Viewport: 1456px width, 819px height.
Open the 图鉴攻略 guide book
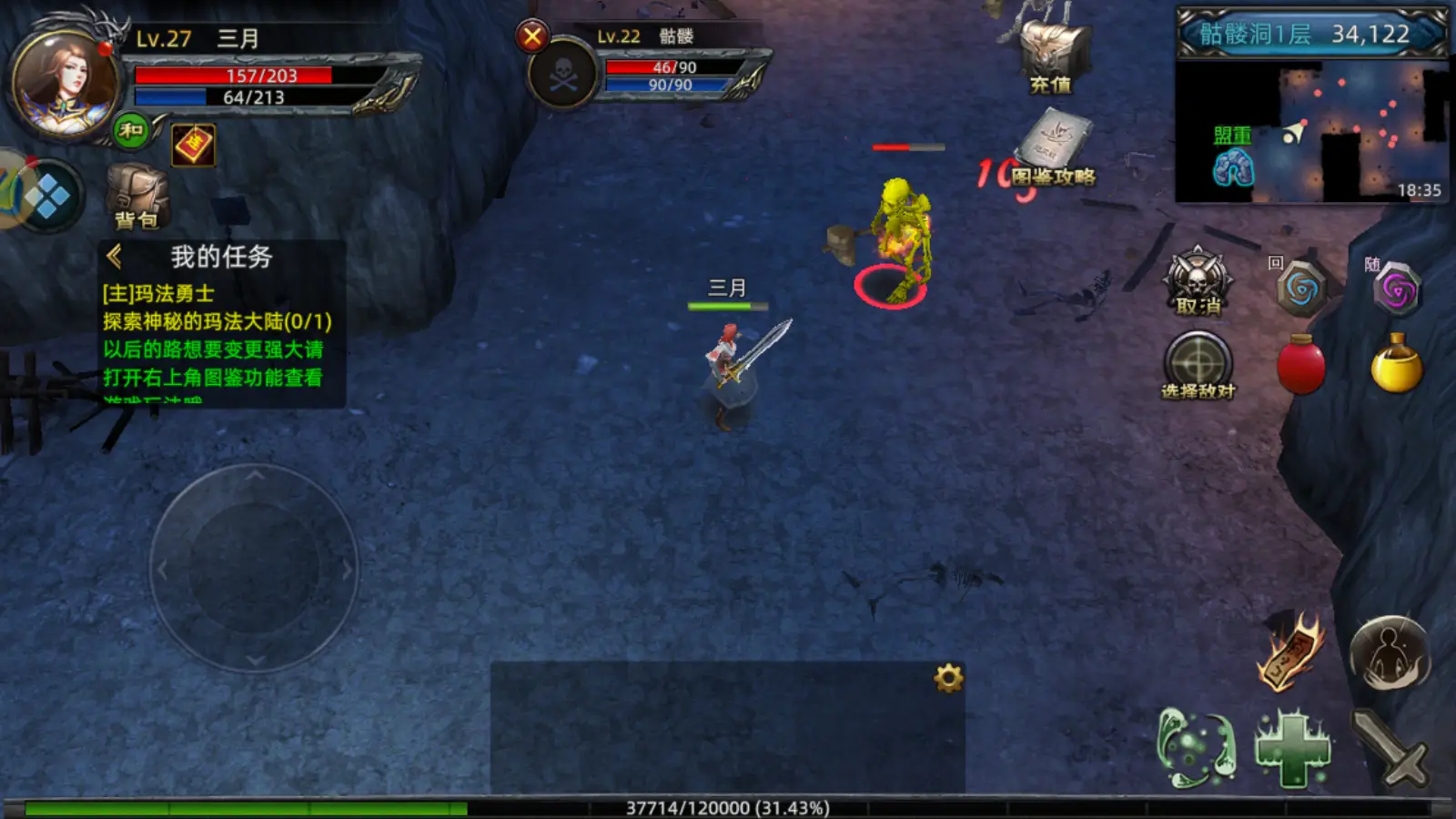coord(1055,146)
